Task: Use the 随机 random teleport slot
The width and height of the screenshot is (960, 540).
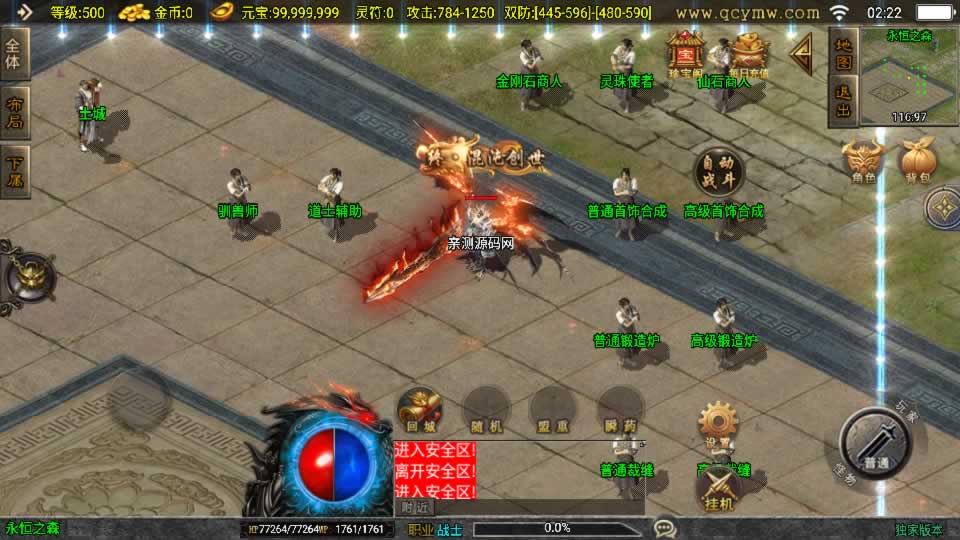Action: pyautogui.click(x=485, y=410)
